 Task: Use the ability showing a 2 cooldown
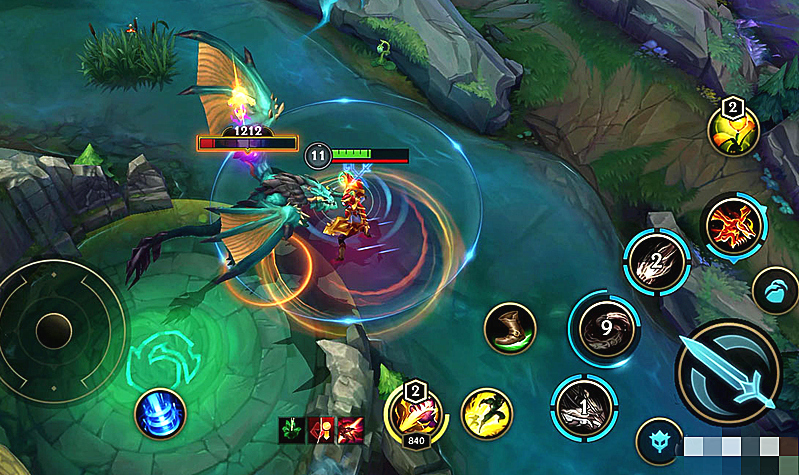tap(657, 262)
